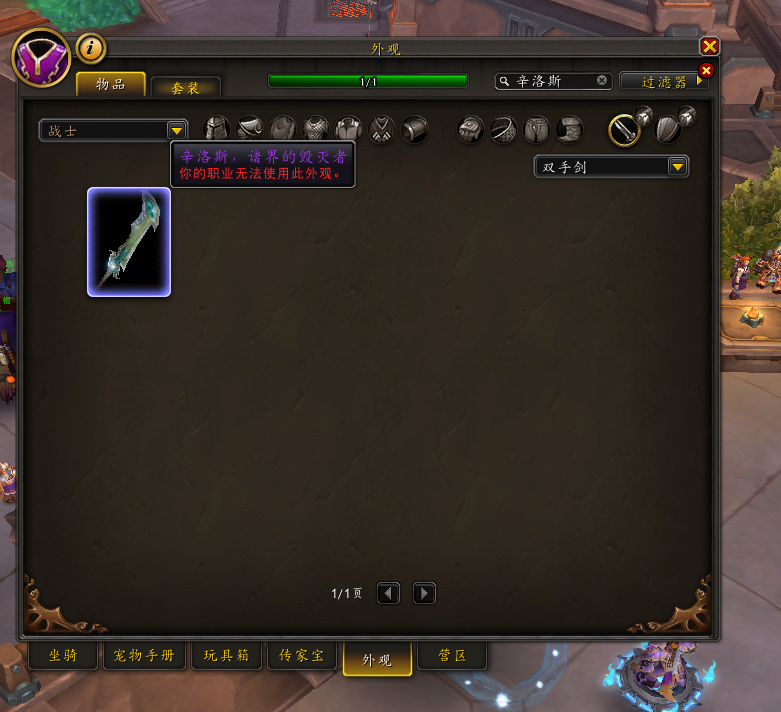This screenshot has width=781, height=712.
Task: Open the 宠物手册 pet journal tab
Action: (146, 657)
